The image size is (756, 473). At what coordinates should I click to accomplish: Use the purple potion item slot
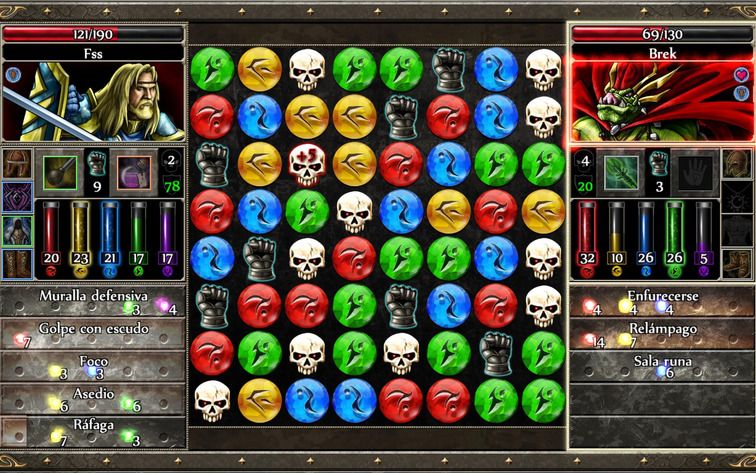(x=134, y=172)
